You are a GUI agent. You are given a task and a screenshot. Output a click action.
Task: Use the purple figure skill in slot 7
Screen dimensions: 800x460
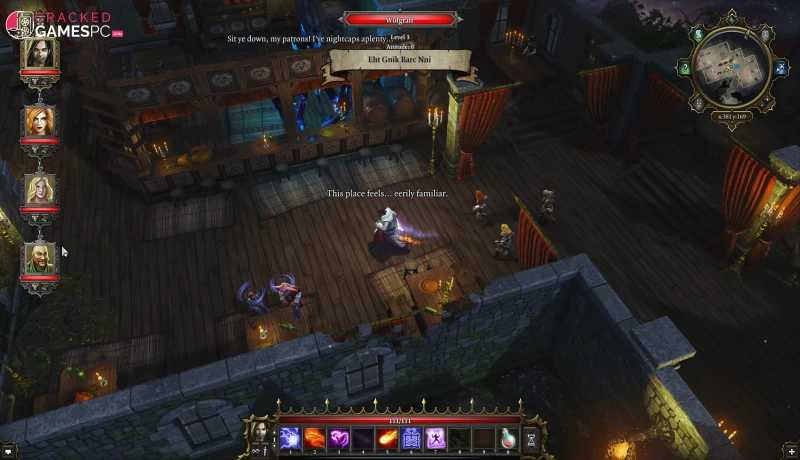[x=435, y=437]
